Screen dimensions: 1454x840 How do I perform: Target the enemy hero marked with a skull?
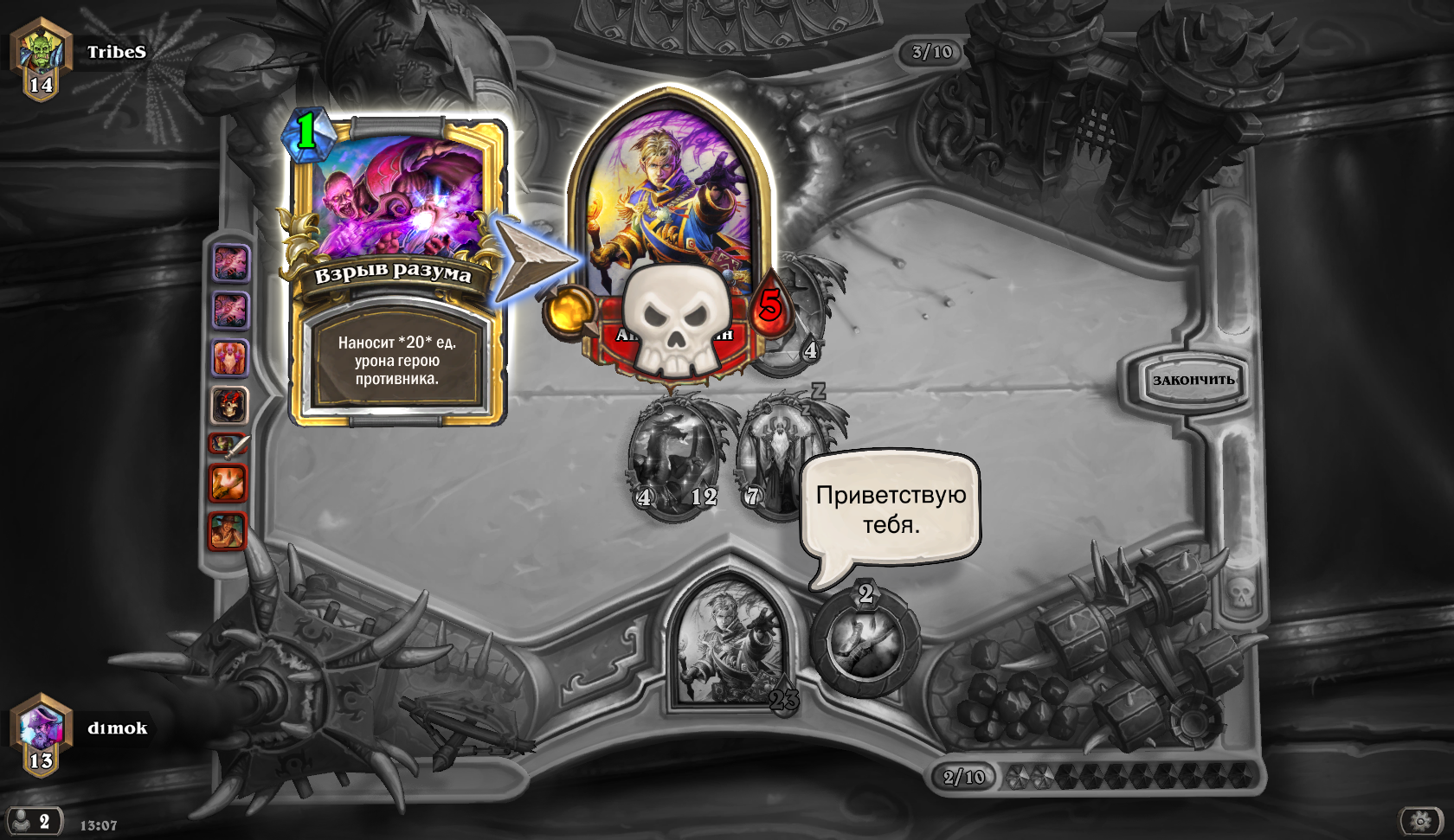[x=669, y=234]
